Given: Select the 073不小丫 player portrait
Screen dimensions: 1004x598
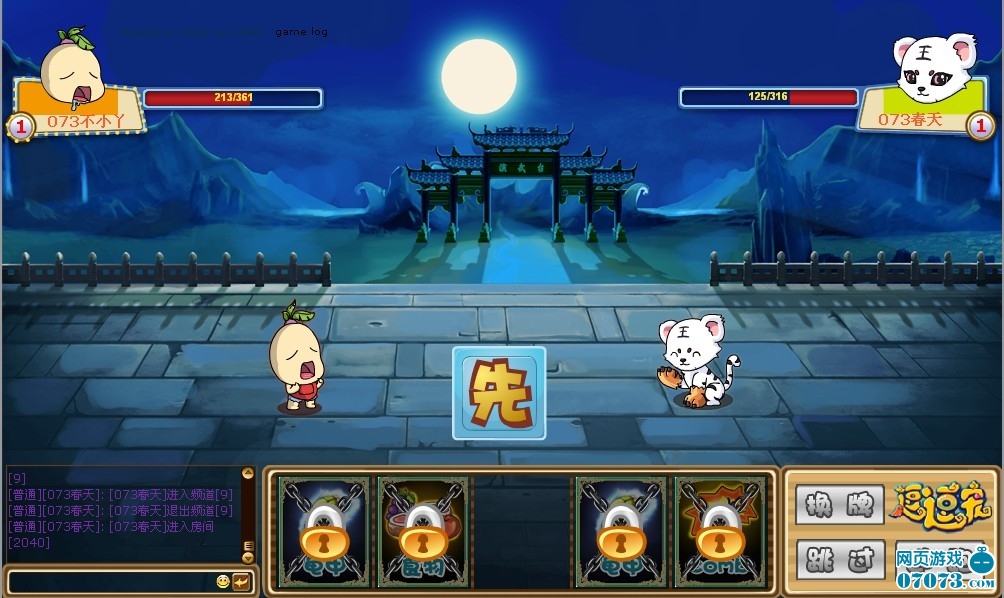Looking at the screenshot, I should (x=73, y=70).
